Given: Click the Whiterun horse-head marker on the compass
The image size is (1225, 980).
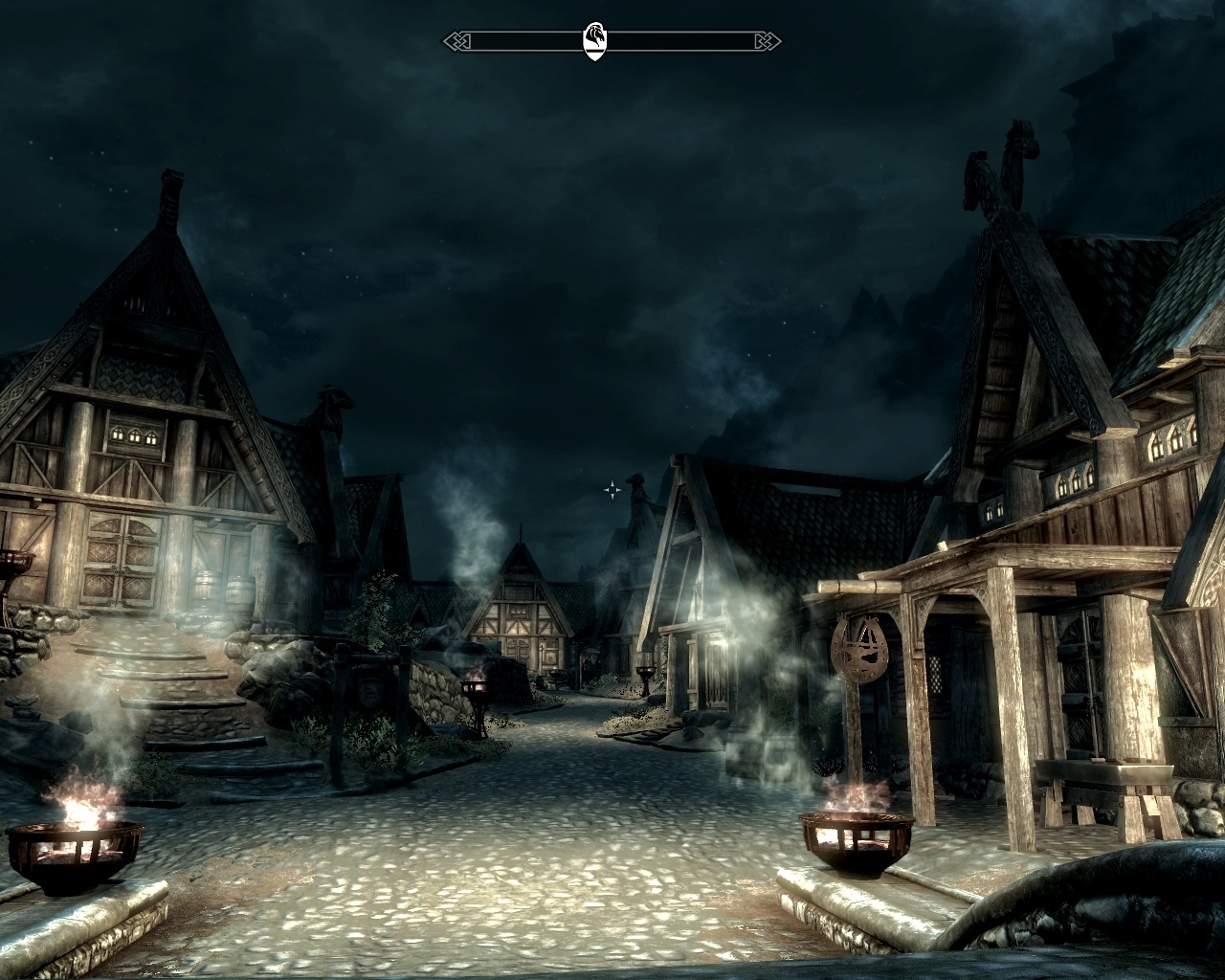Looking at the screenshot, I should click(594, 41).
